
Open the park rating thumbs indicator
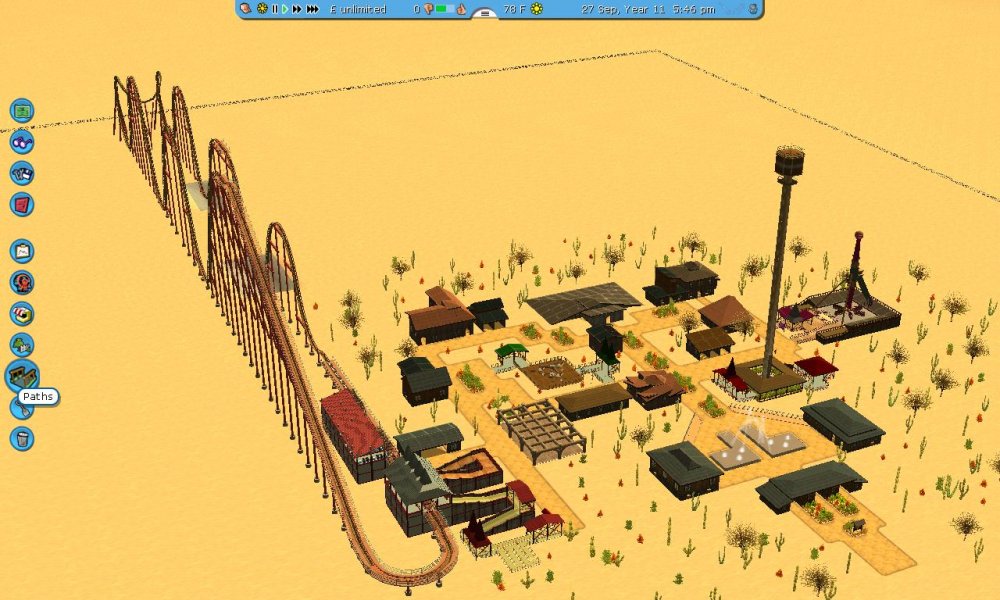pyautogui.click(x=428, y=9)
